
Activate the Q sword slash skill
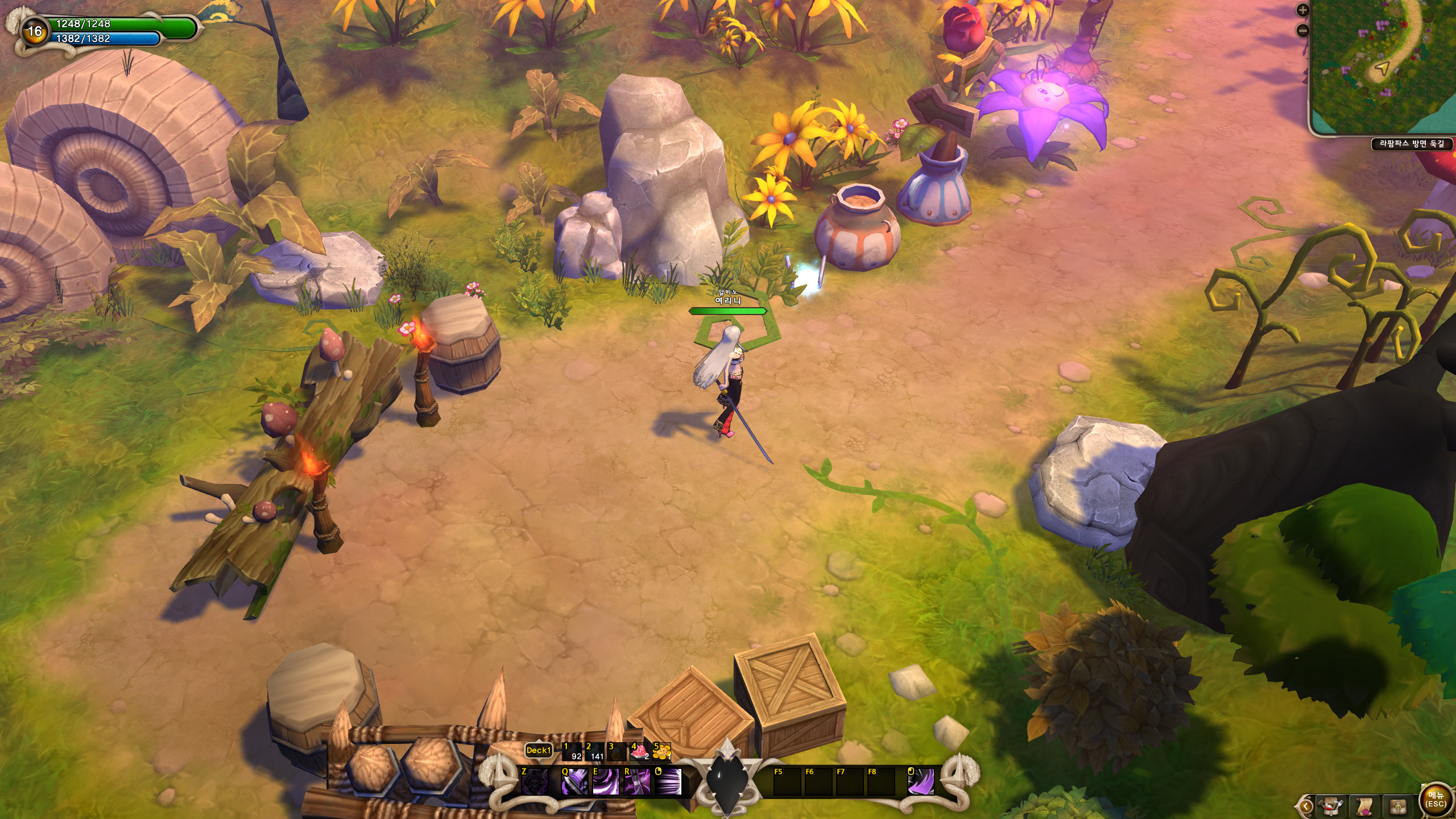(574, 781)
